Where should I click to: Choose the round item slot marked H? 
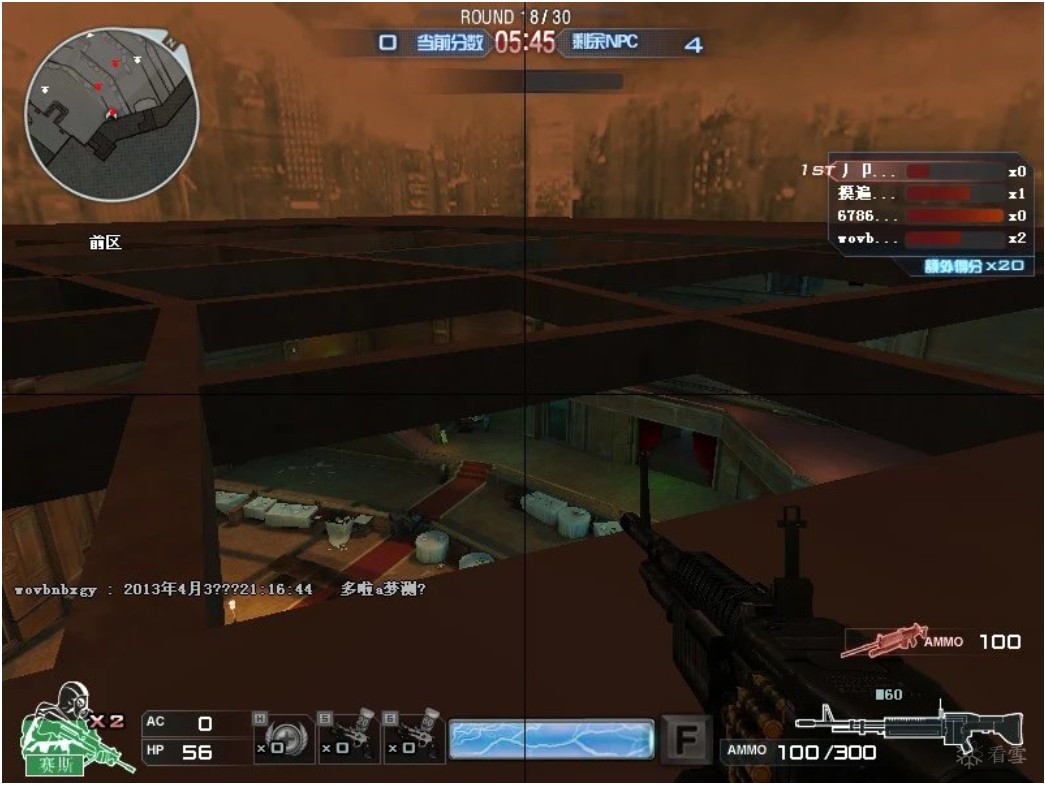coord(283,738)
